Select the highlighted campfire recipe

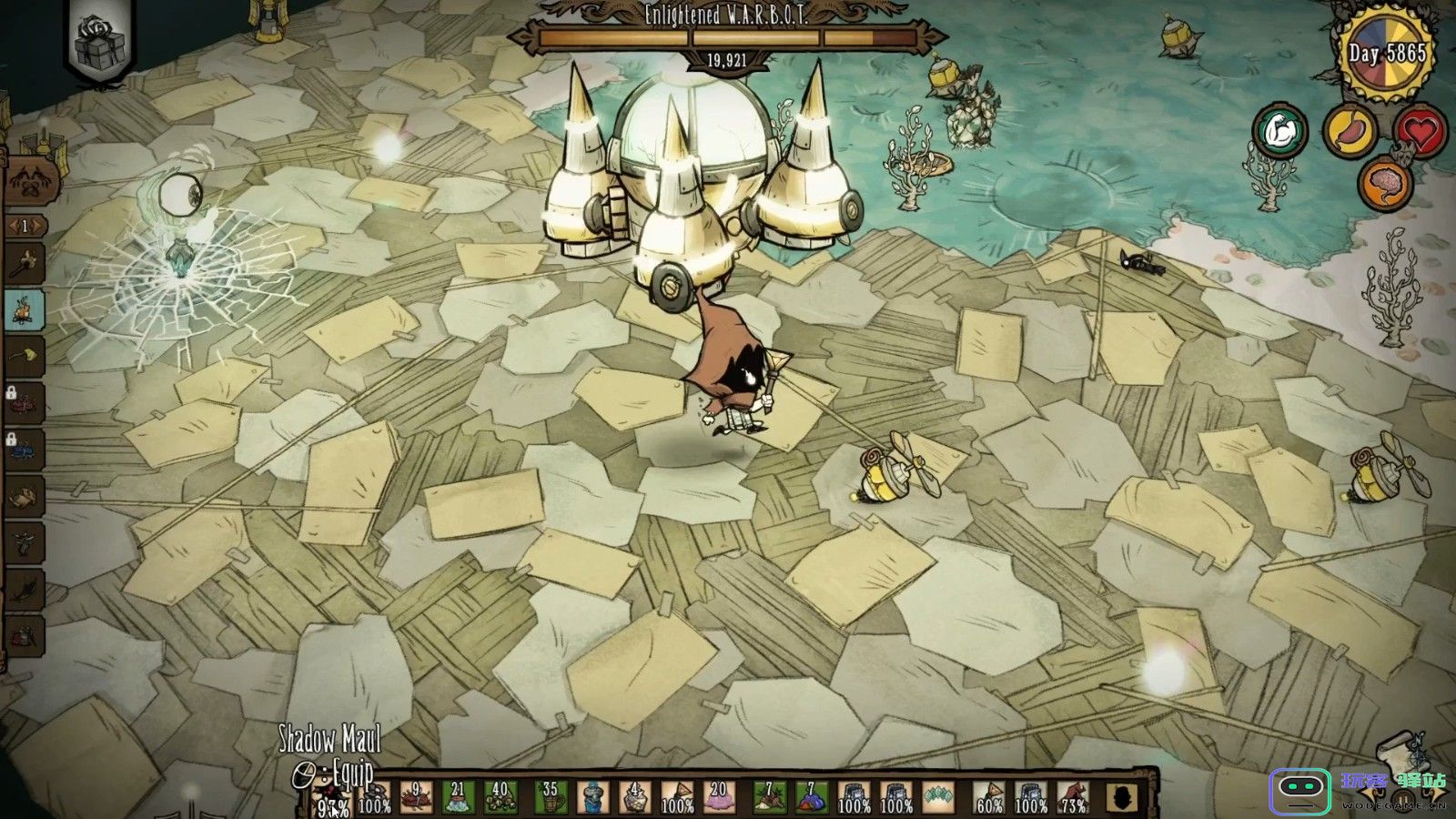click(25, 309)
